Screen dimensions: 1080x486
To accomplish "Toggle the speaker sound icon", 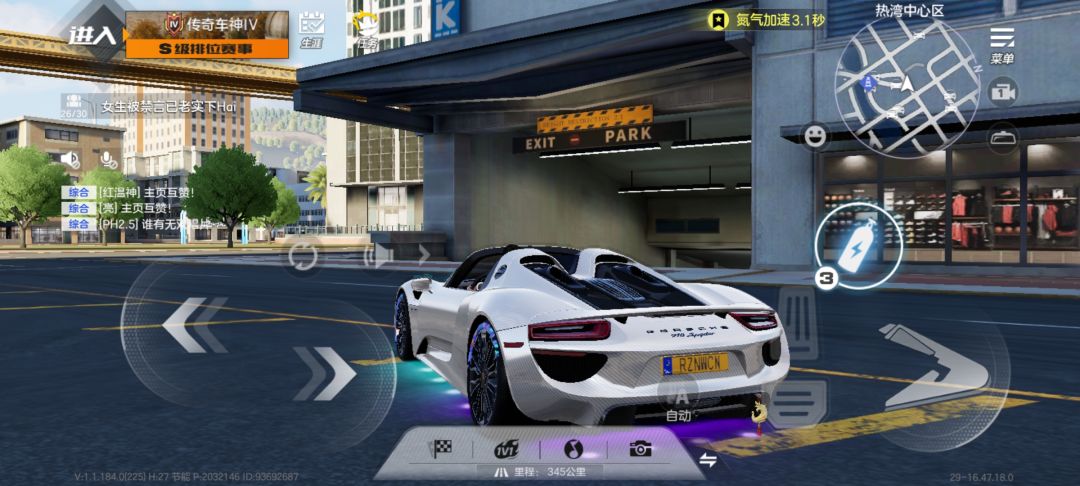I will click(x=69, y=159).
